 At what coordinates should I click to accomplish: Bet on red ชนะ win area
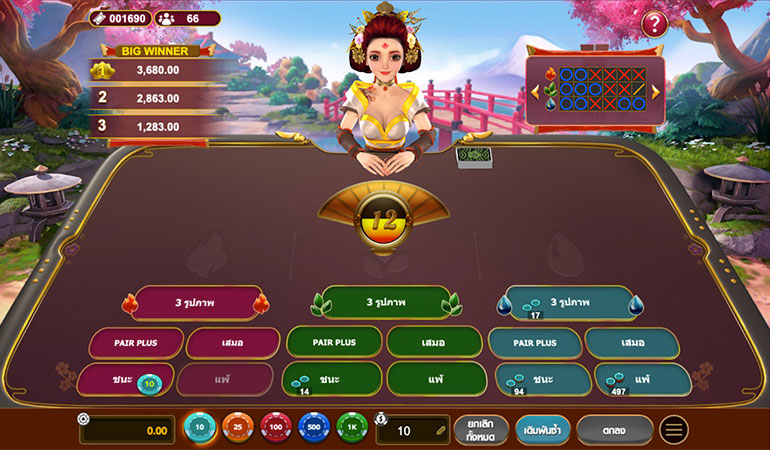point(124,380)
